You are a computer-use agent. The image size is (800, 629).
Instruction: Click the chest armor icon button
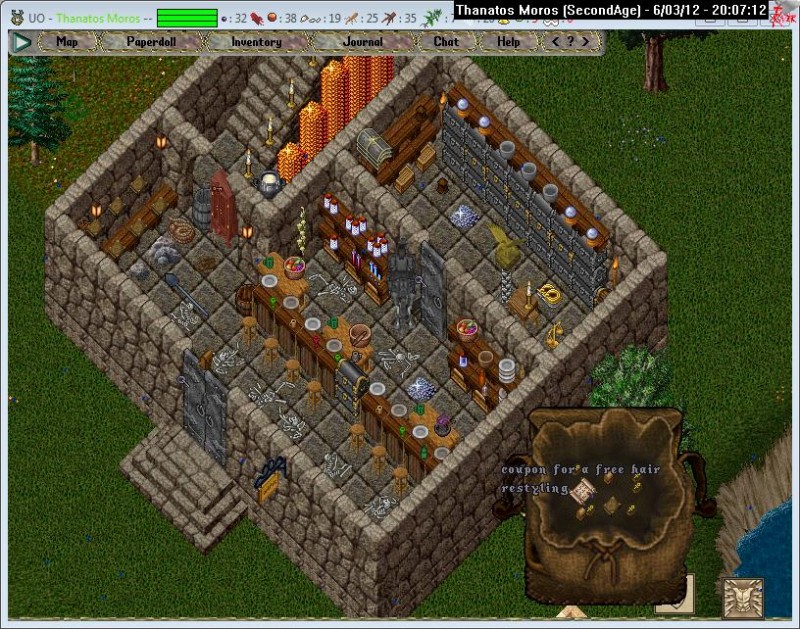[x=740, y=596]
